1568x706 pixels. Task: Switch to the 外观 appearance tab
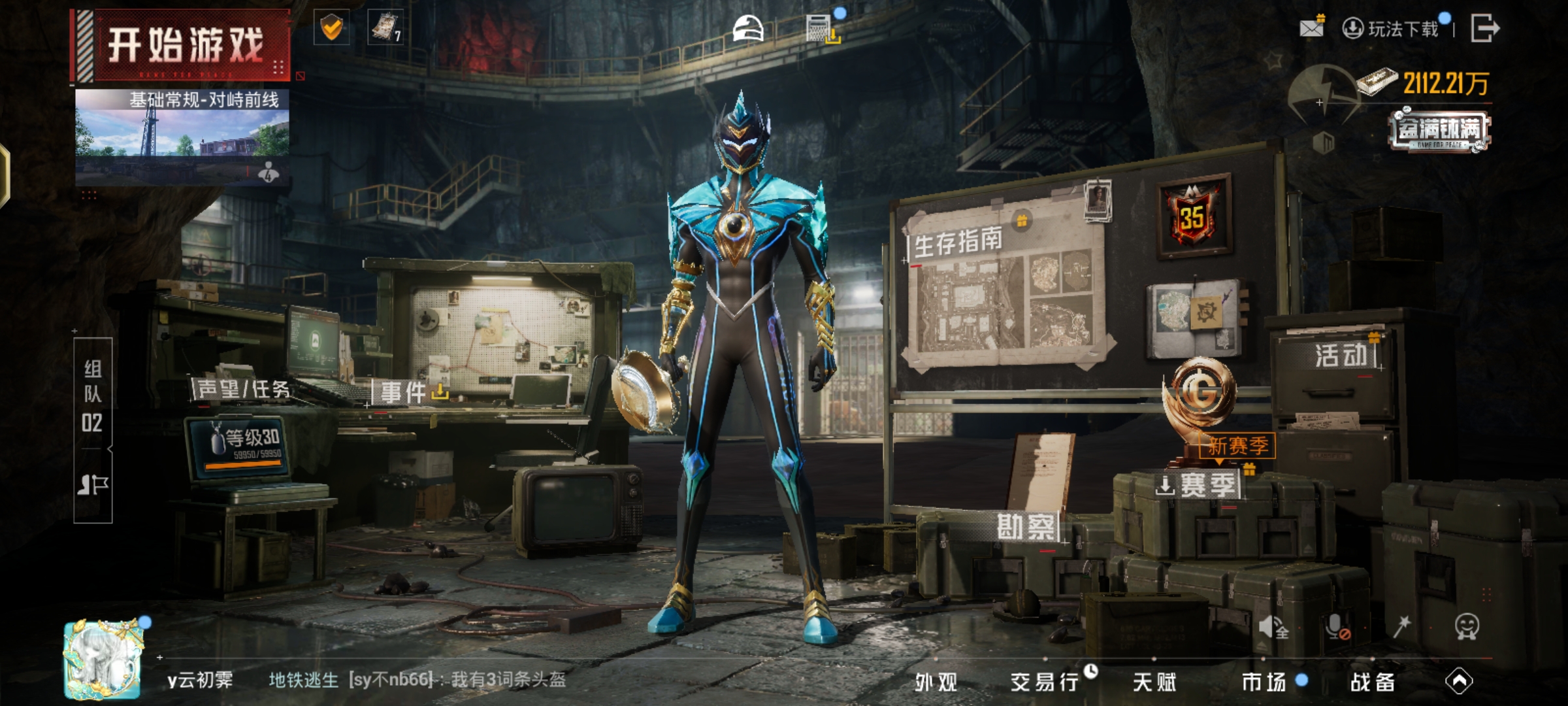[936, 682]
